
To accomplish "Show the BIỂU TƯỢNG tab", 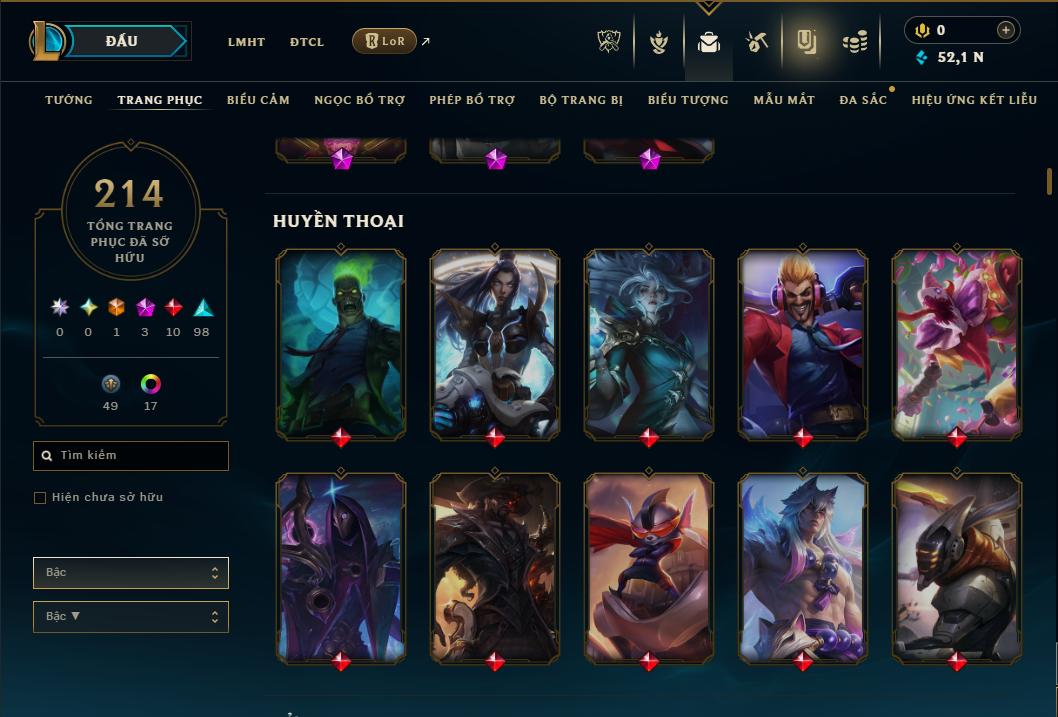I will [x=688, y=100].
